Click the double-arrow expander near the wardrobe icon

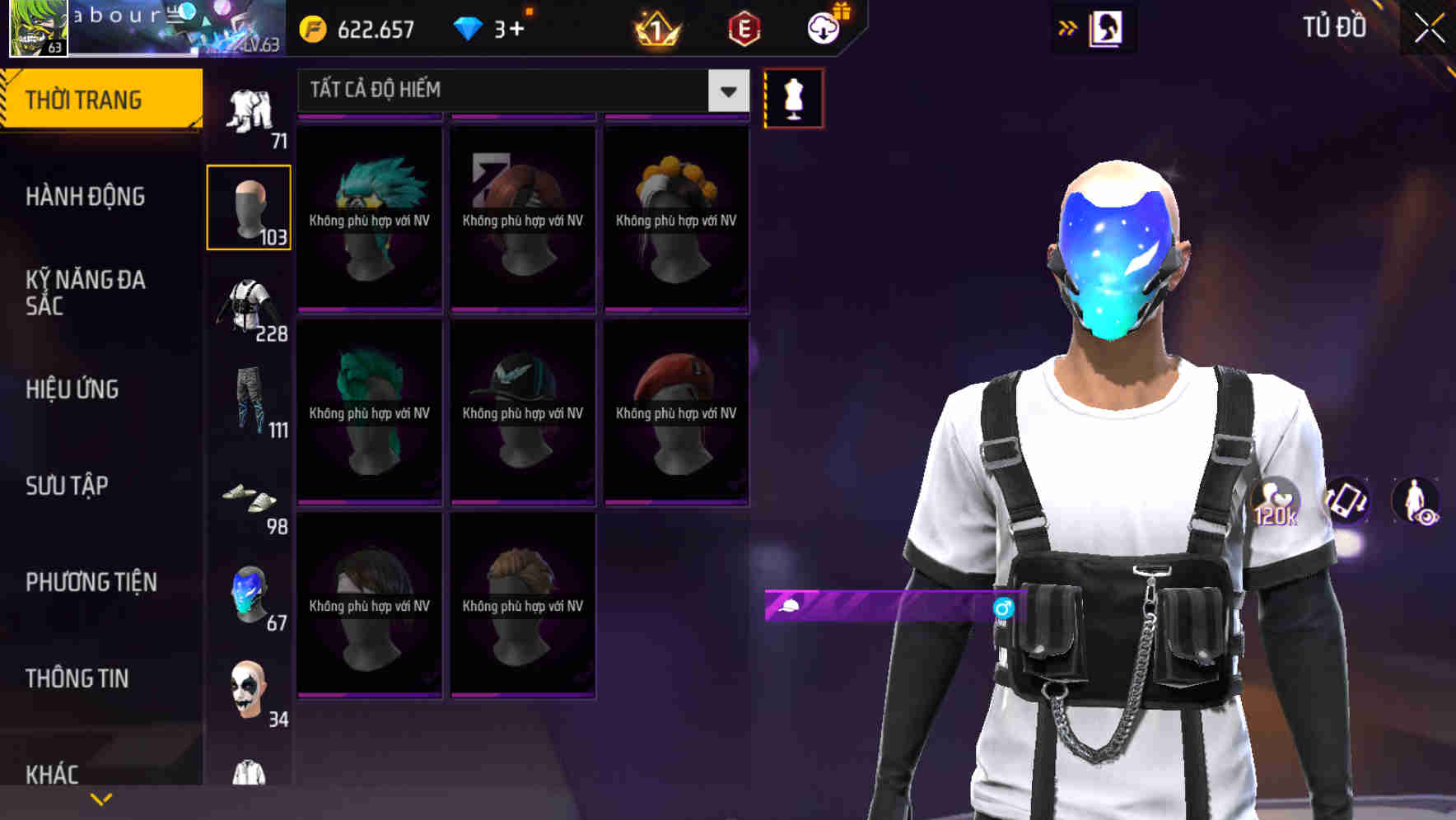pos(1068,27)
